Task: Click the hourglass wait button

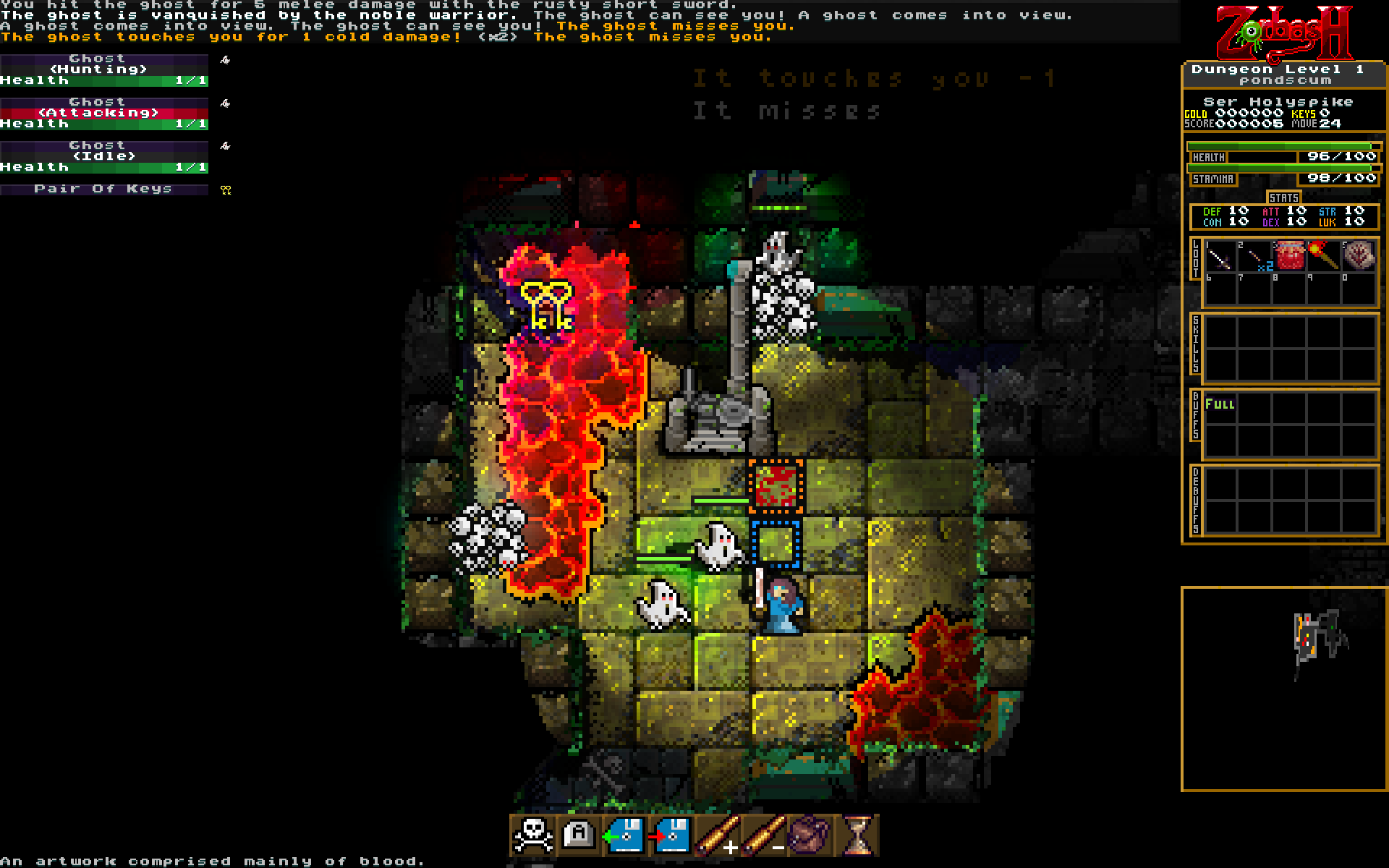Action: (857, 835)
